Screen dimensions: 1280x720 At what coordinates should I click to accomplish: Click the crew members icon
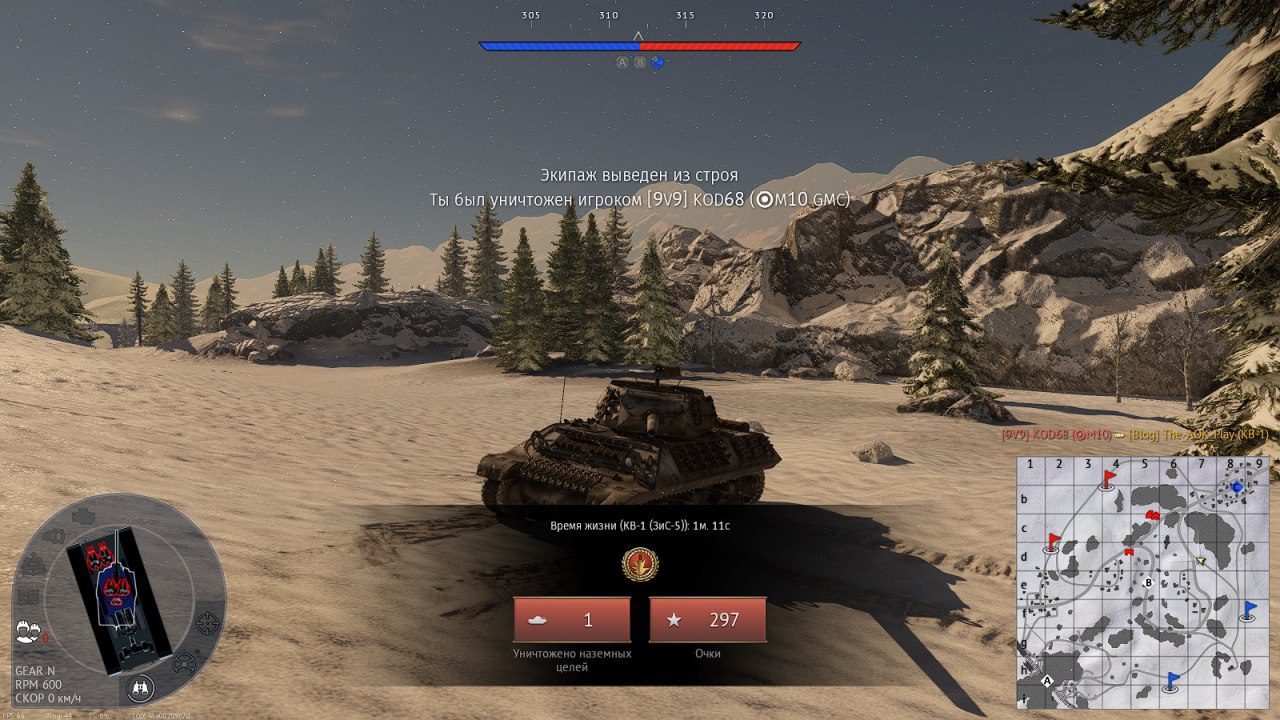tap(28, 631)
